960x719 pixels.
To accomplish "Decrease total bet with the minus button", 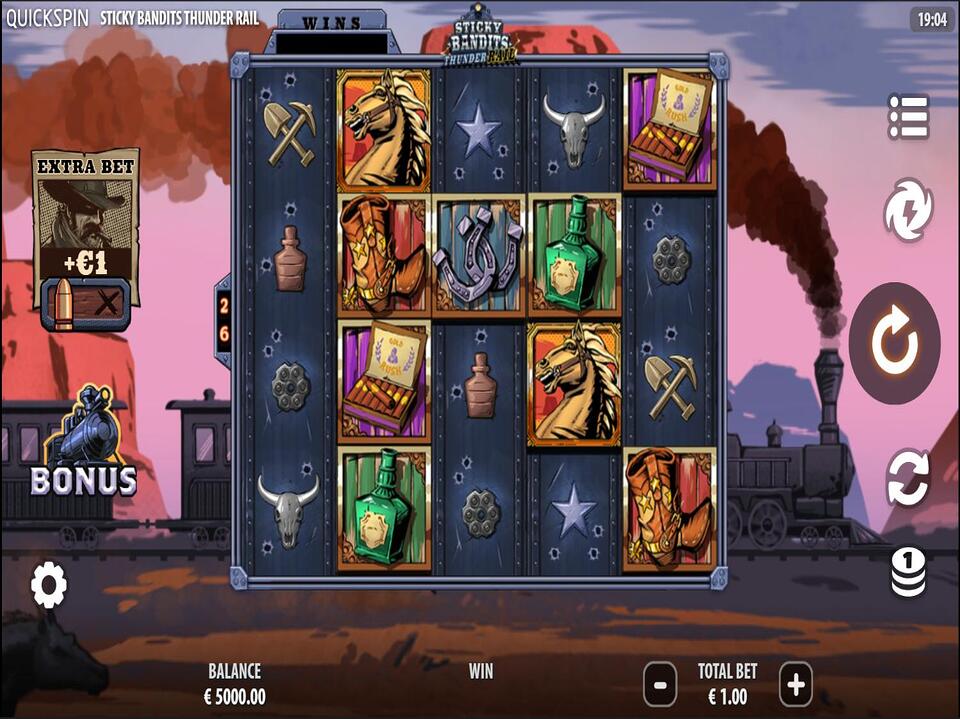I will (660, 685).
